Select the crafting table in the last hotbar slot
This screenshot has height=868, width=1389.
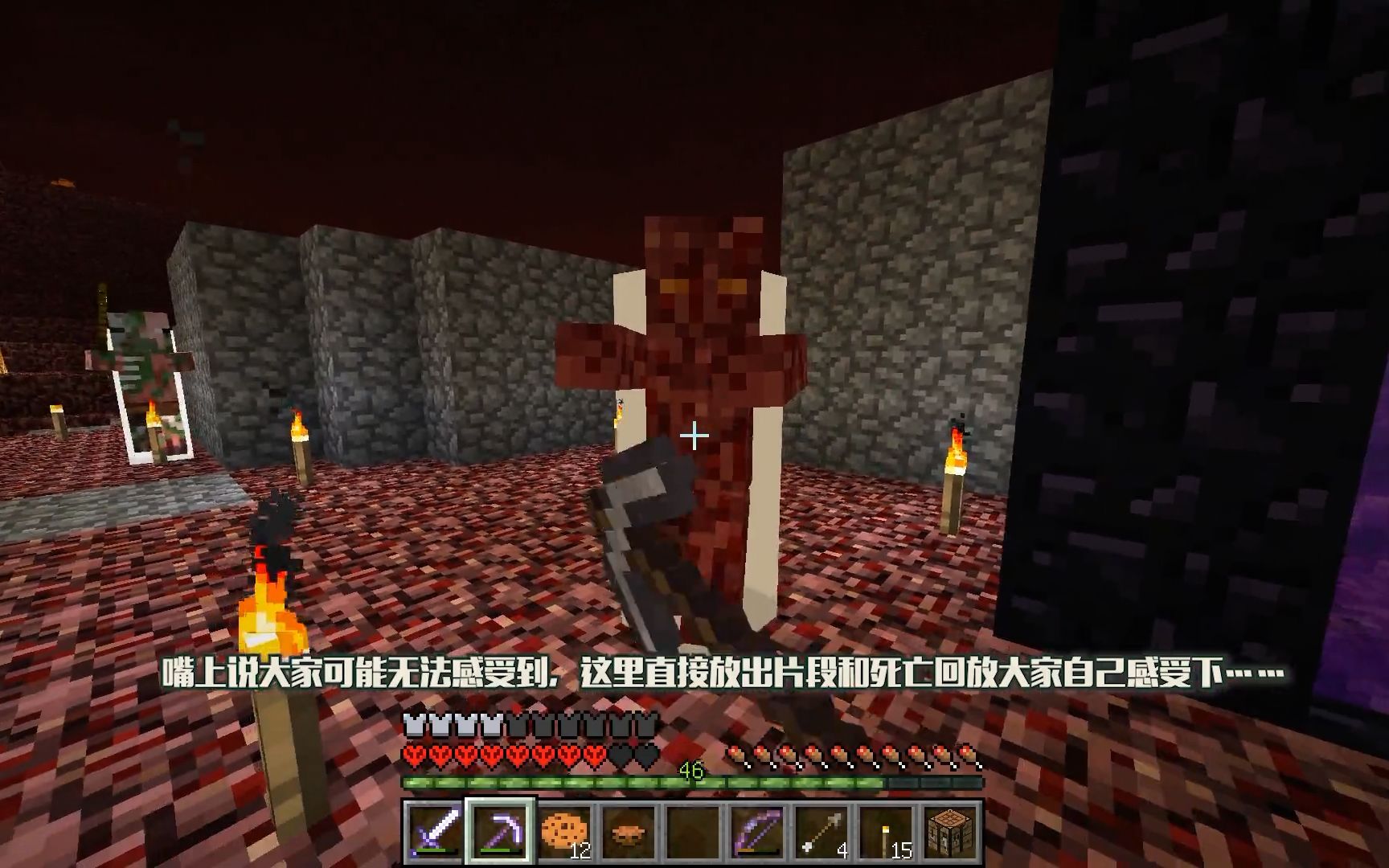[x=887, y=831]
